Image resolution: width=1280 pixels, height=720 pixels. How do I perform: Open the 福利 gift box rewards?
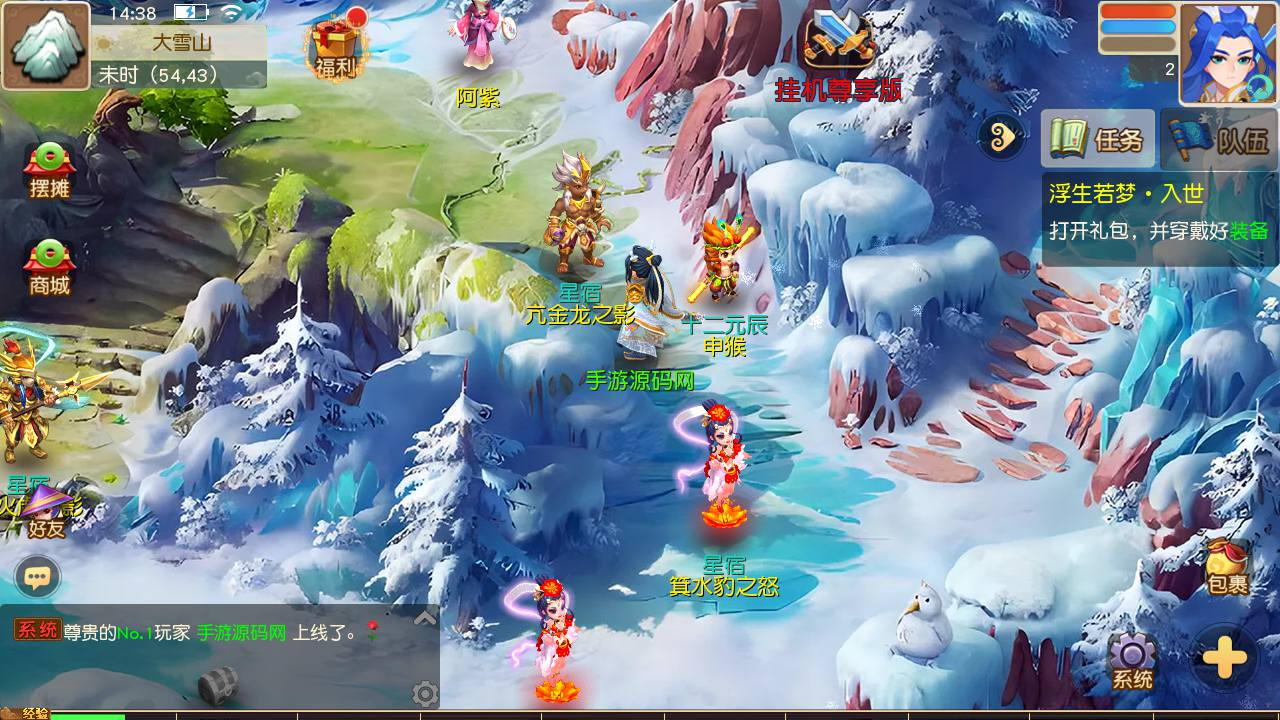click(335, 48)
